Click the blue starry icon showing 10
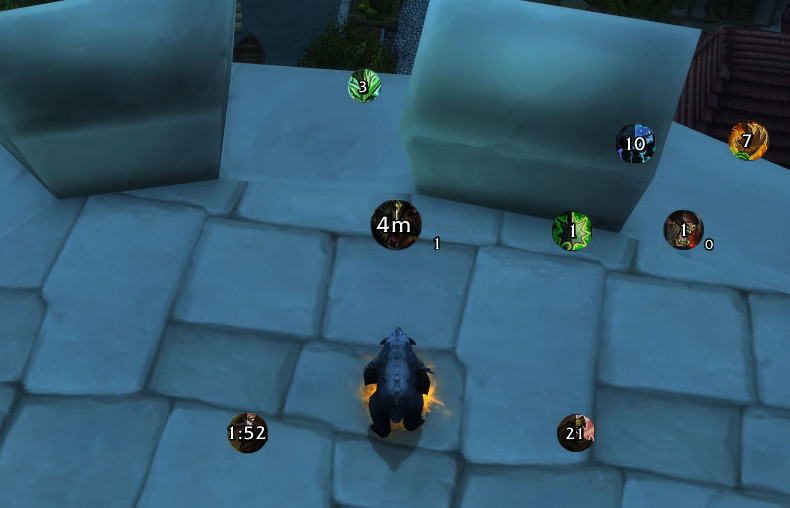790x508 pixels. tap(635, 144)
